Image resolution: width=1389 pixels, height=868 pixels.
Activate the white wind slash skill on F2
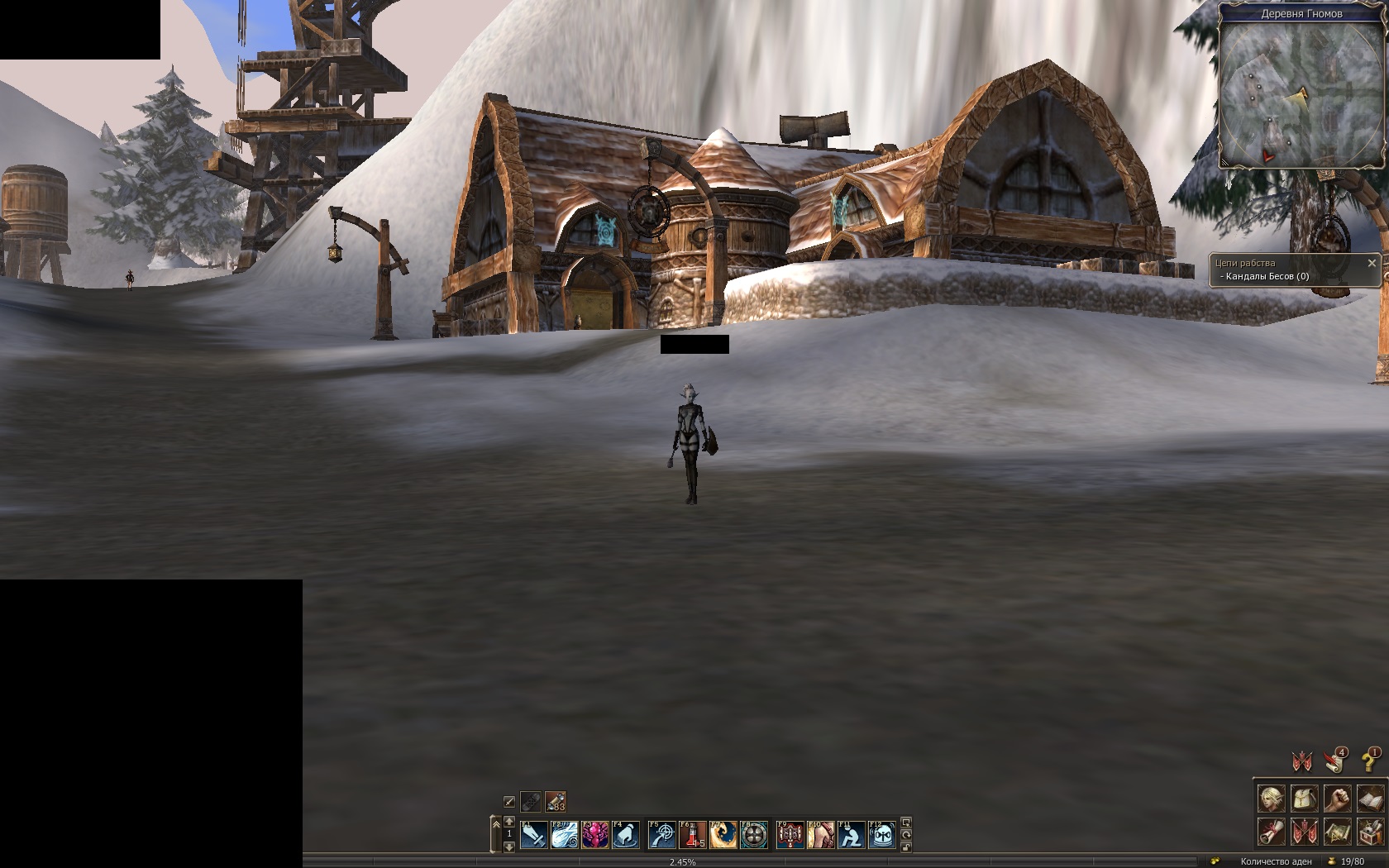[564, 835]
